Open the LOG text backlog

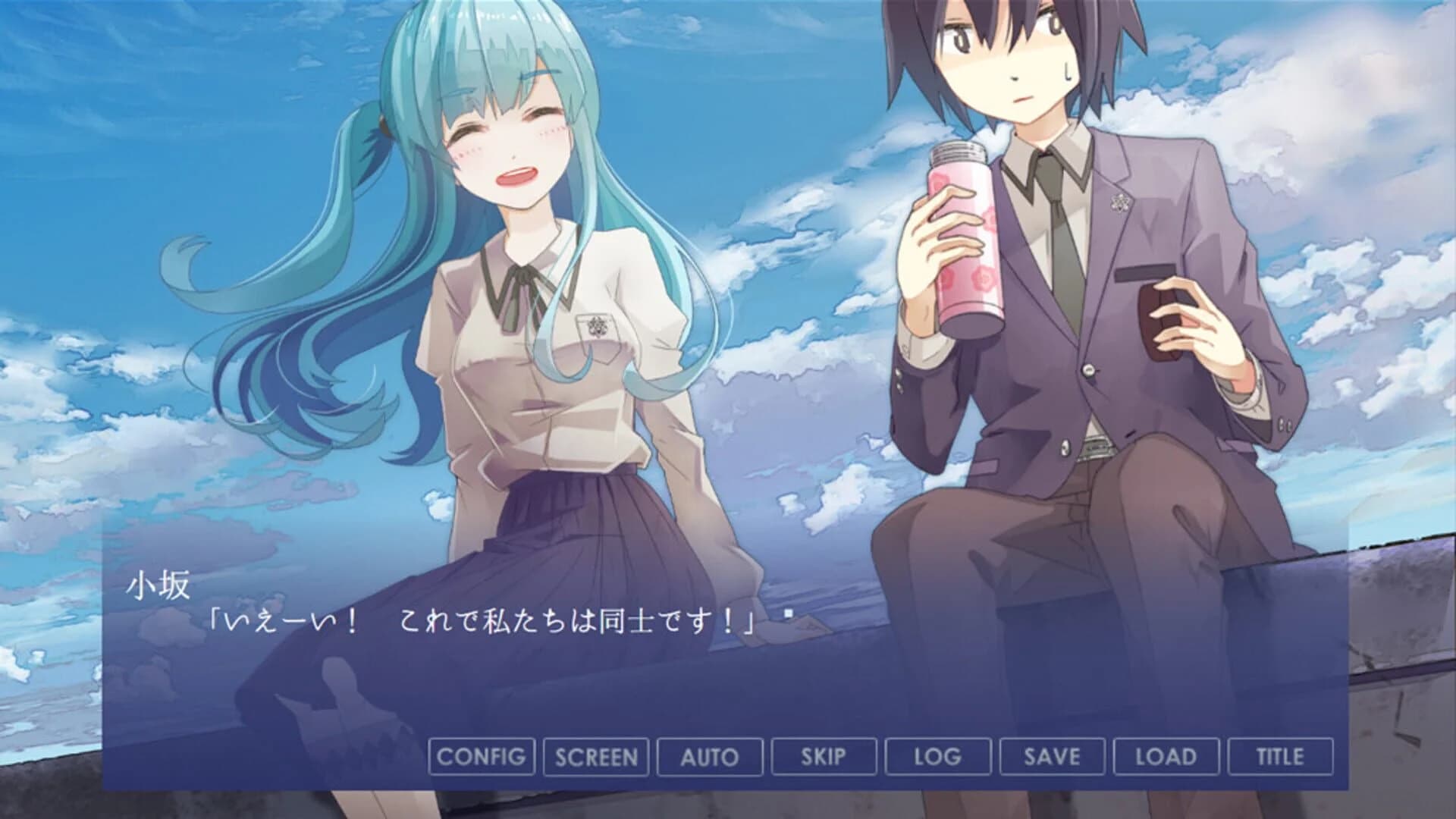[x=937, y=755]
